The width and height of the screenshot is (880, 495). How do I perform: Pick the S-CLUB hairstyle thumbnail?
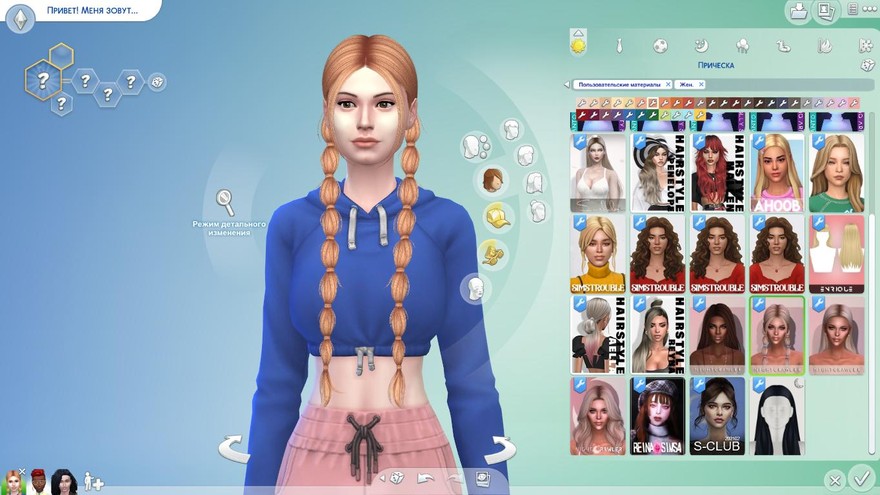(x=717, y=416)
